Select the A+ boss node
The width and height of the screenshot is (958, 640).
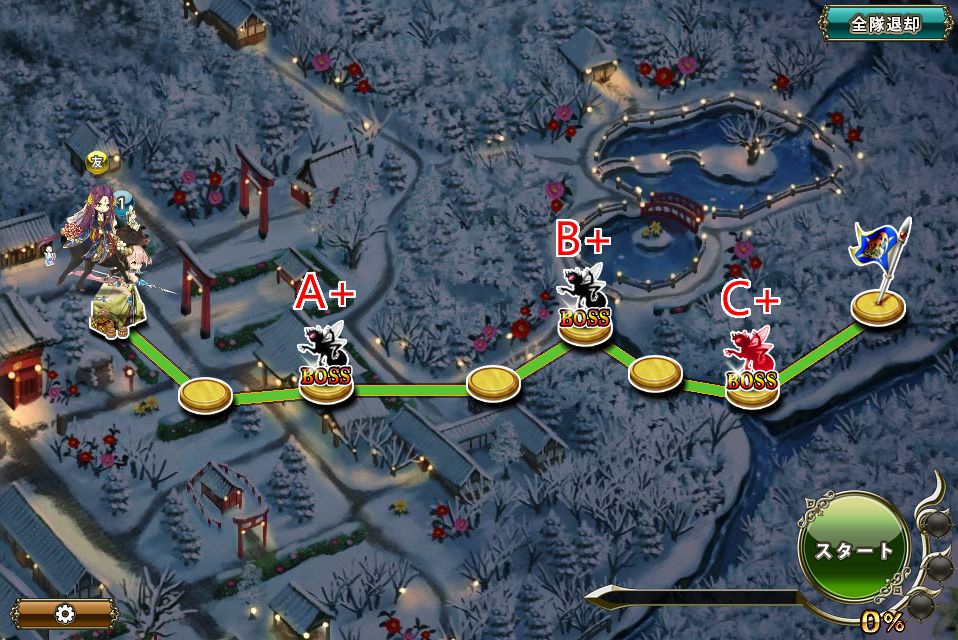[x=325, y=367]
